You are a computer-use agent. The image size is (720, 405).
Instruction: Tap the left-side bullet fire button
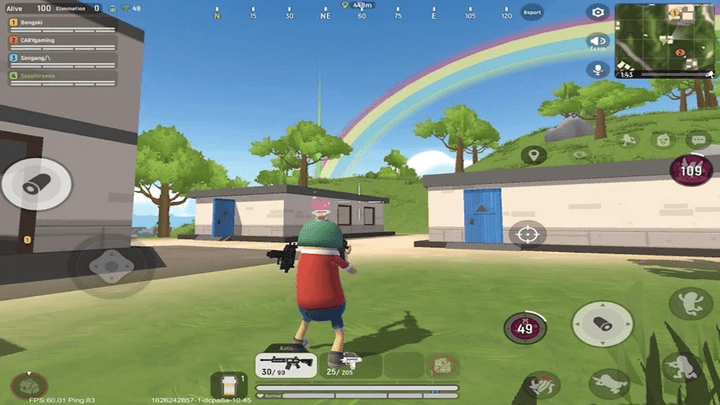[x=35, y=183]
